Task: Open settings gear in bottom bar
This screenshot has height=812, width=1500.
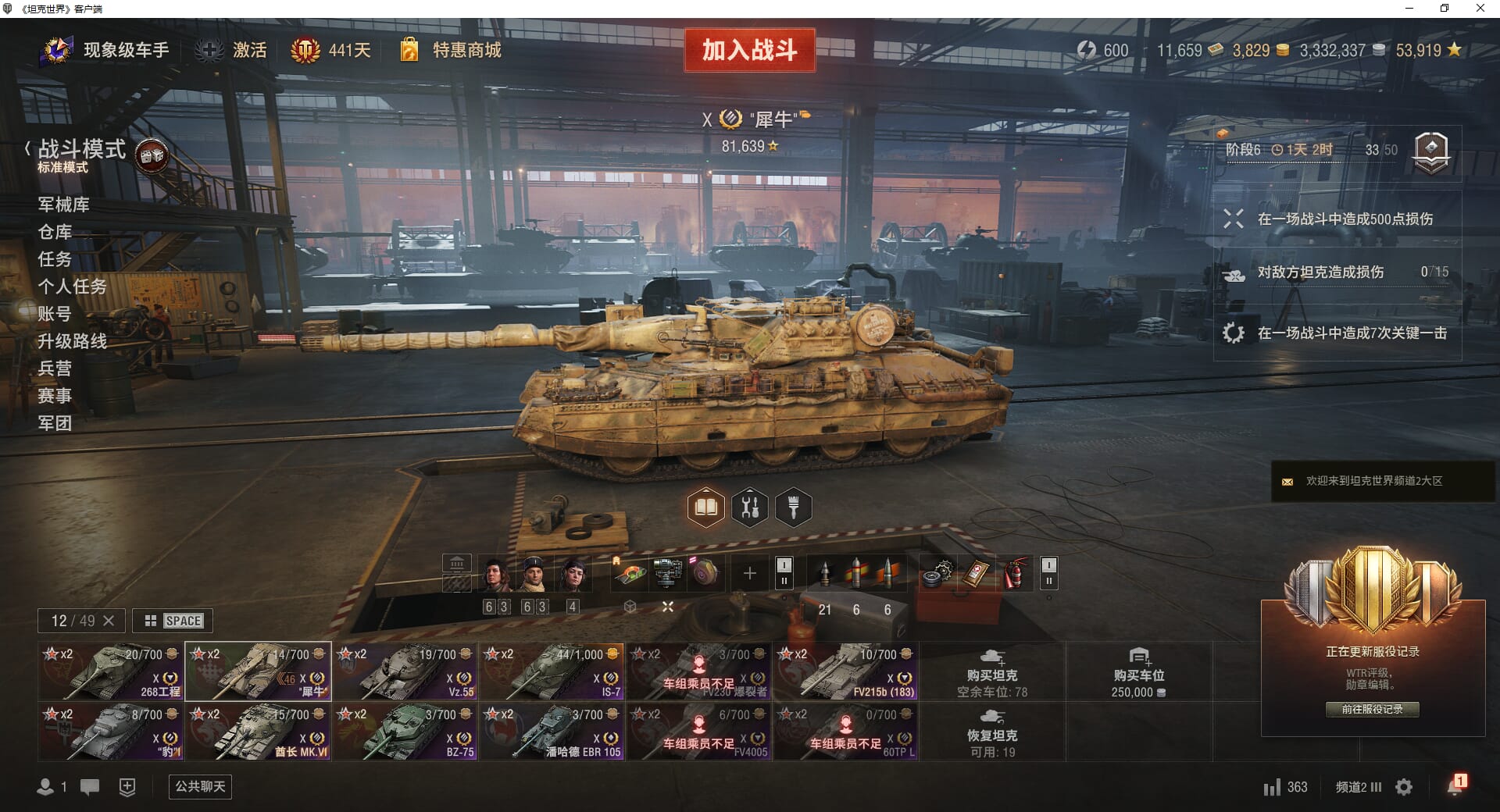Action: tap(1404, 787)
